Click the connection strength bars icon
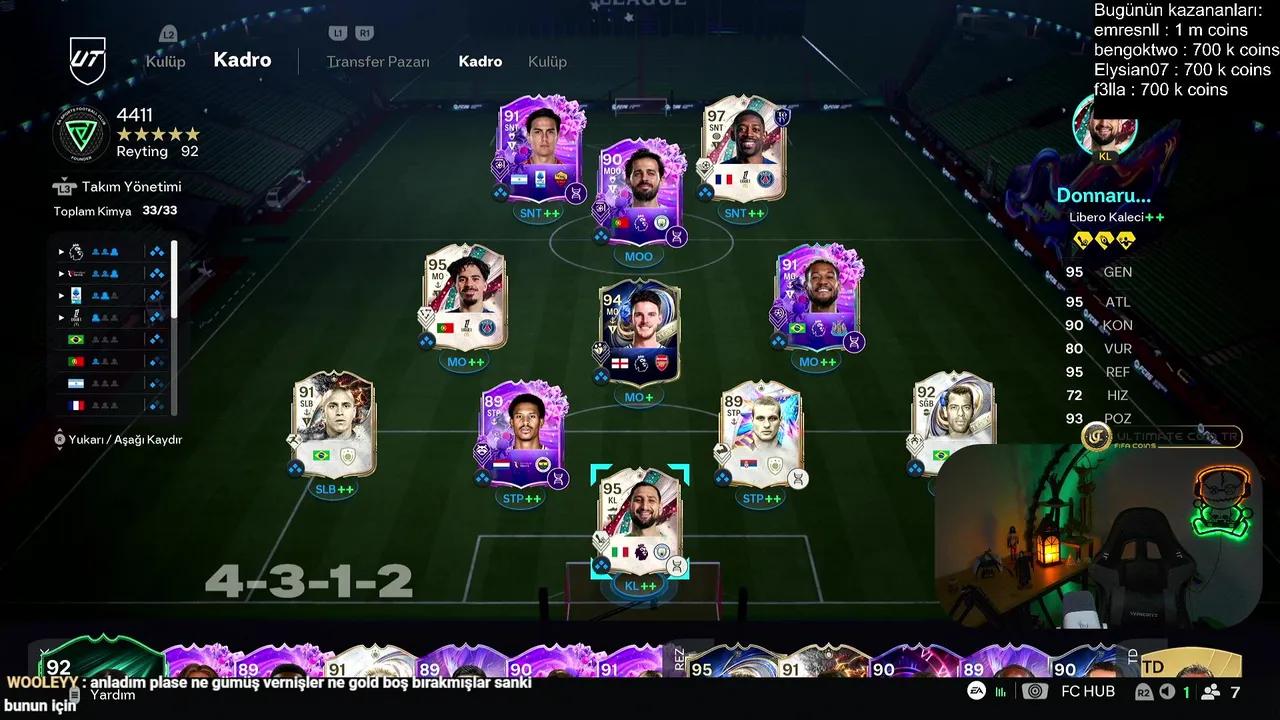The width and height of the screenshot is (1280, 720). click(x=1002, y=691)
